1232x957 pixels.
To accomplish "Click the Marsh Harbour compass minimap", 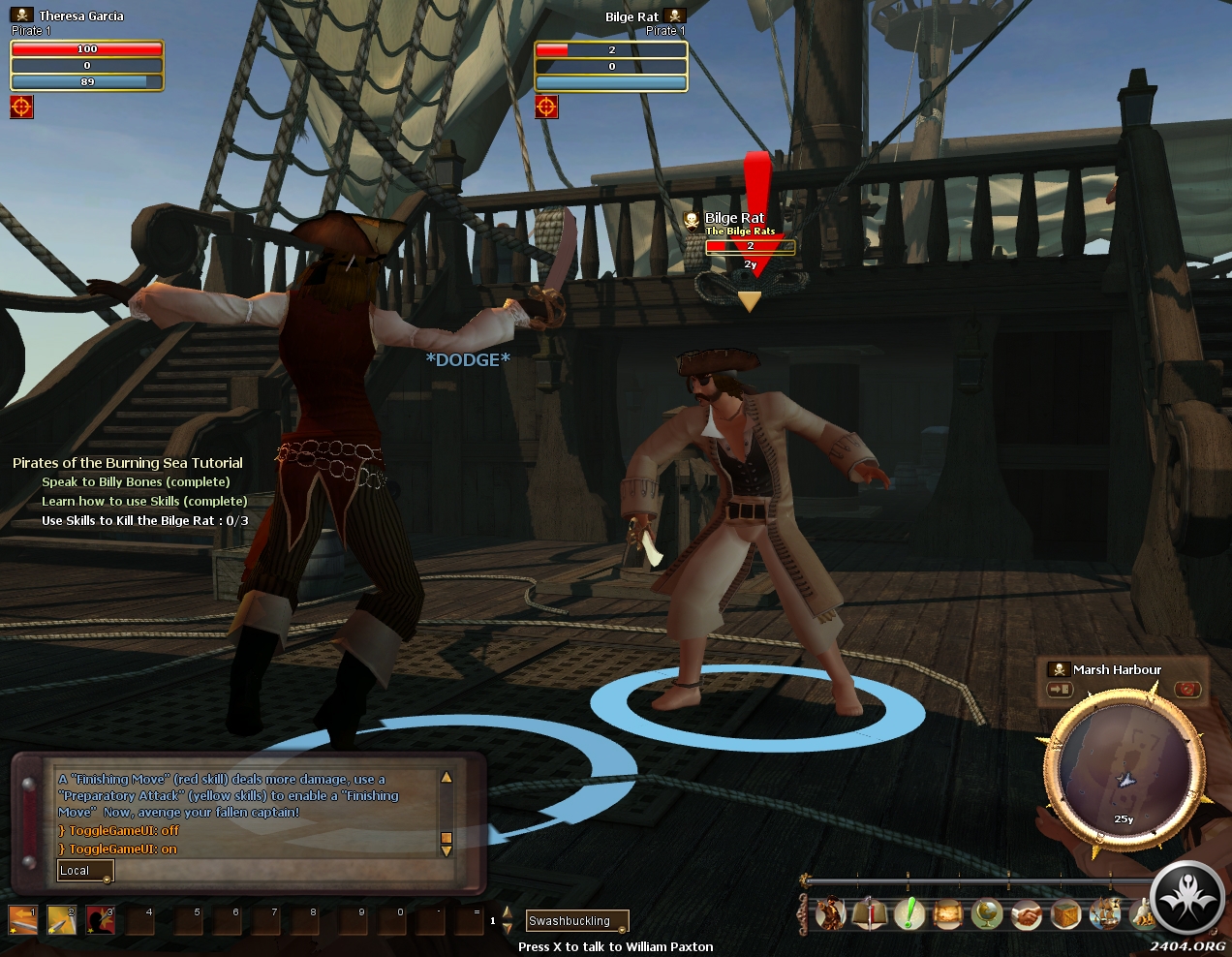I will tap(1124, 771).
